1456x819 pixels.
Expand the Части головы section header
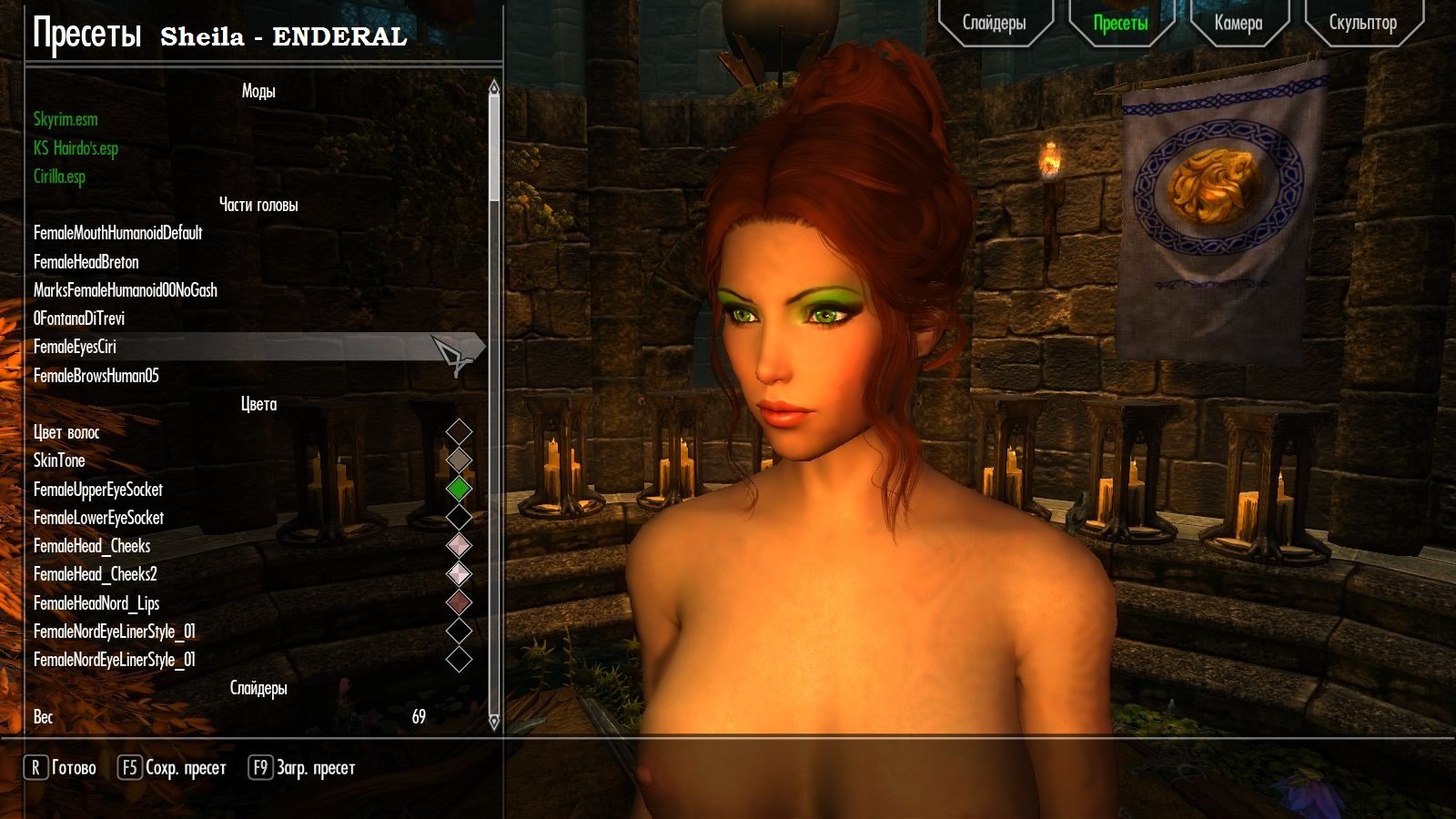(261, 206)
